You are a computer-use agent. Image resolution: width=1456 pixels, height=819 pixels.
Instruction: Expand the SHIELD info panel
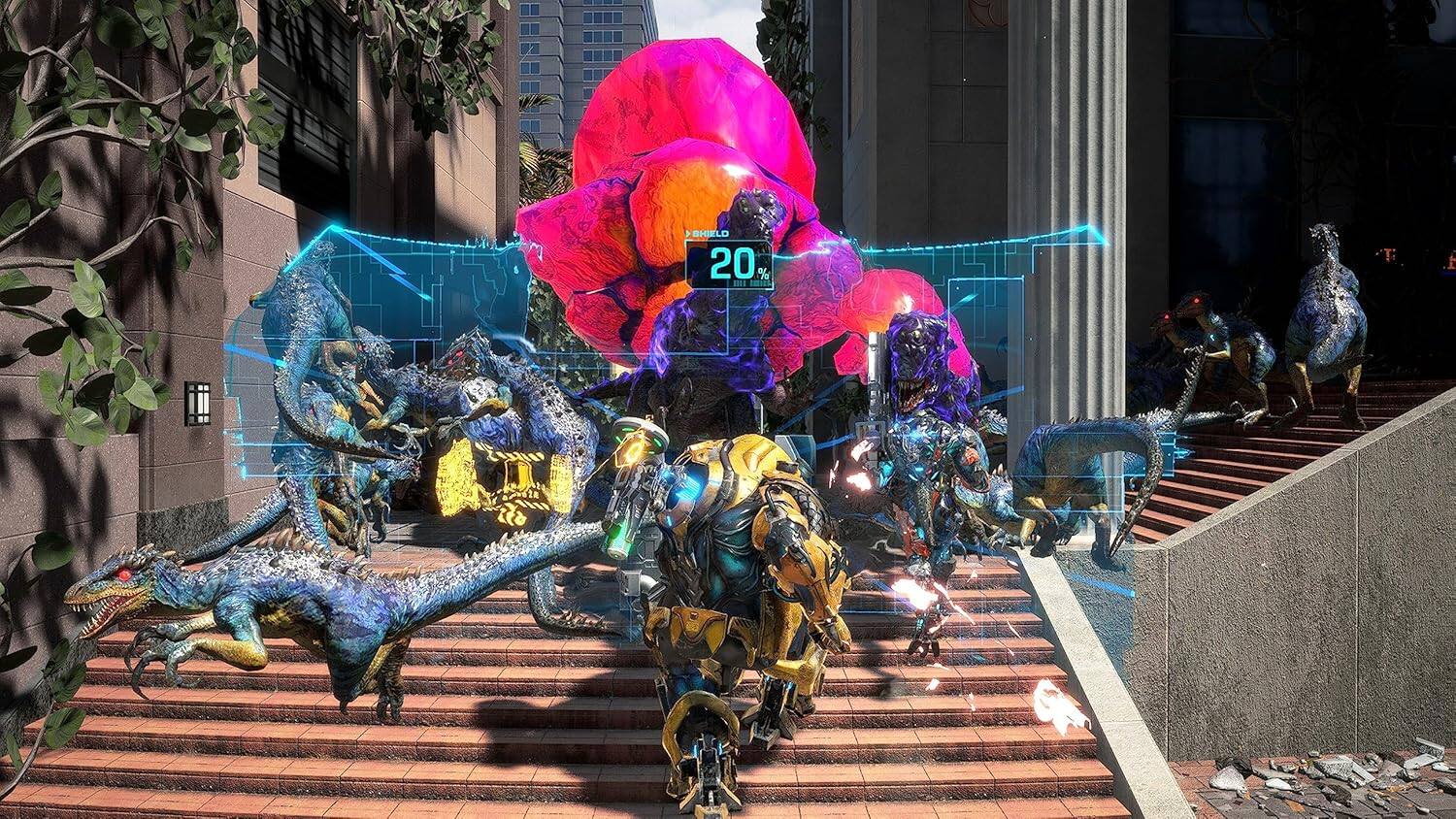click(x=710, y=233)
